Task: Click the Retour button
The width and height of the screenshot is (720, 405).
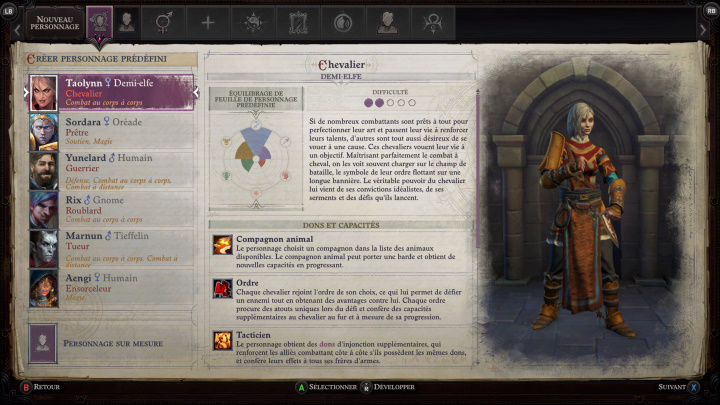Action: [40, 386]
